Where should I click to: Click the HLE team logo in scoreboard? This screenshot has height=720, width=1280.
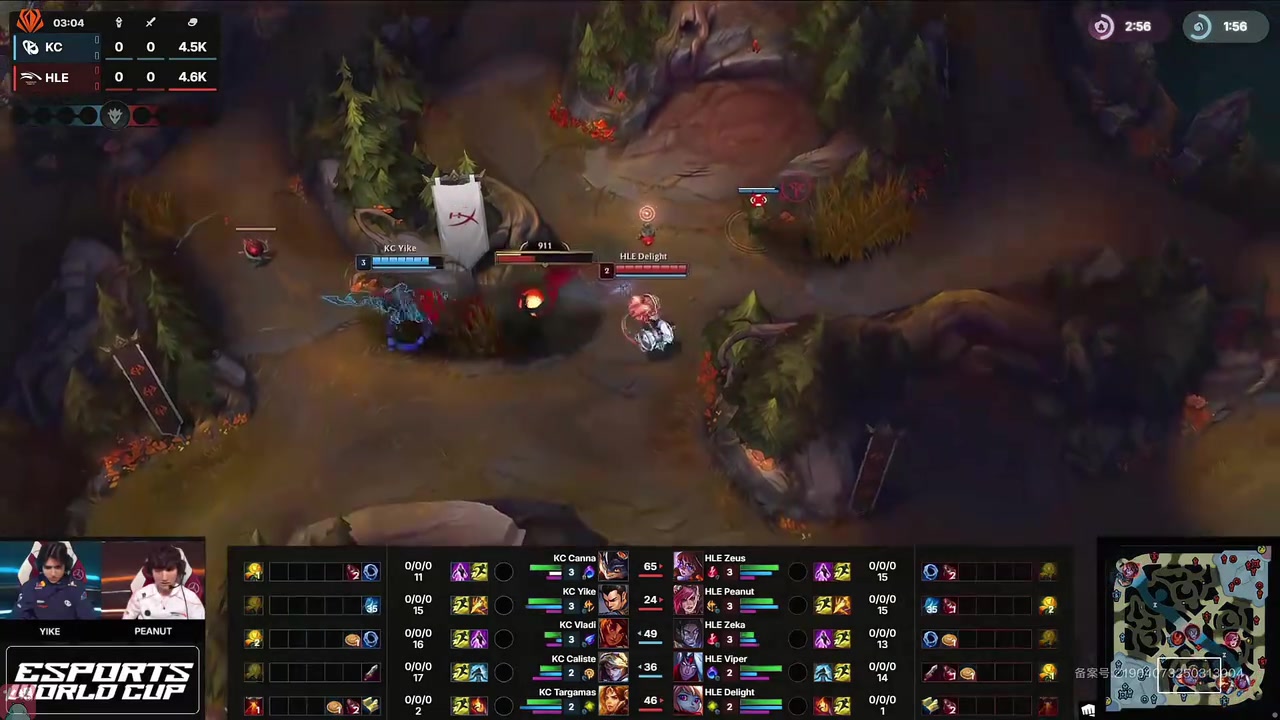(x=31, y=76)
